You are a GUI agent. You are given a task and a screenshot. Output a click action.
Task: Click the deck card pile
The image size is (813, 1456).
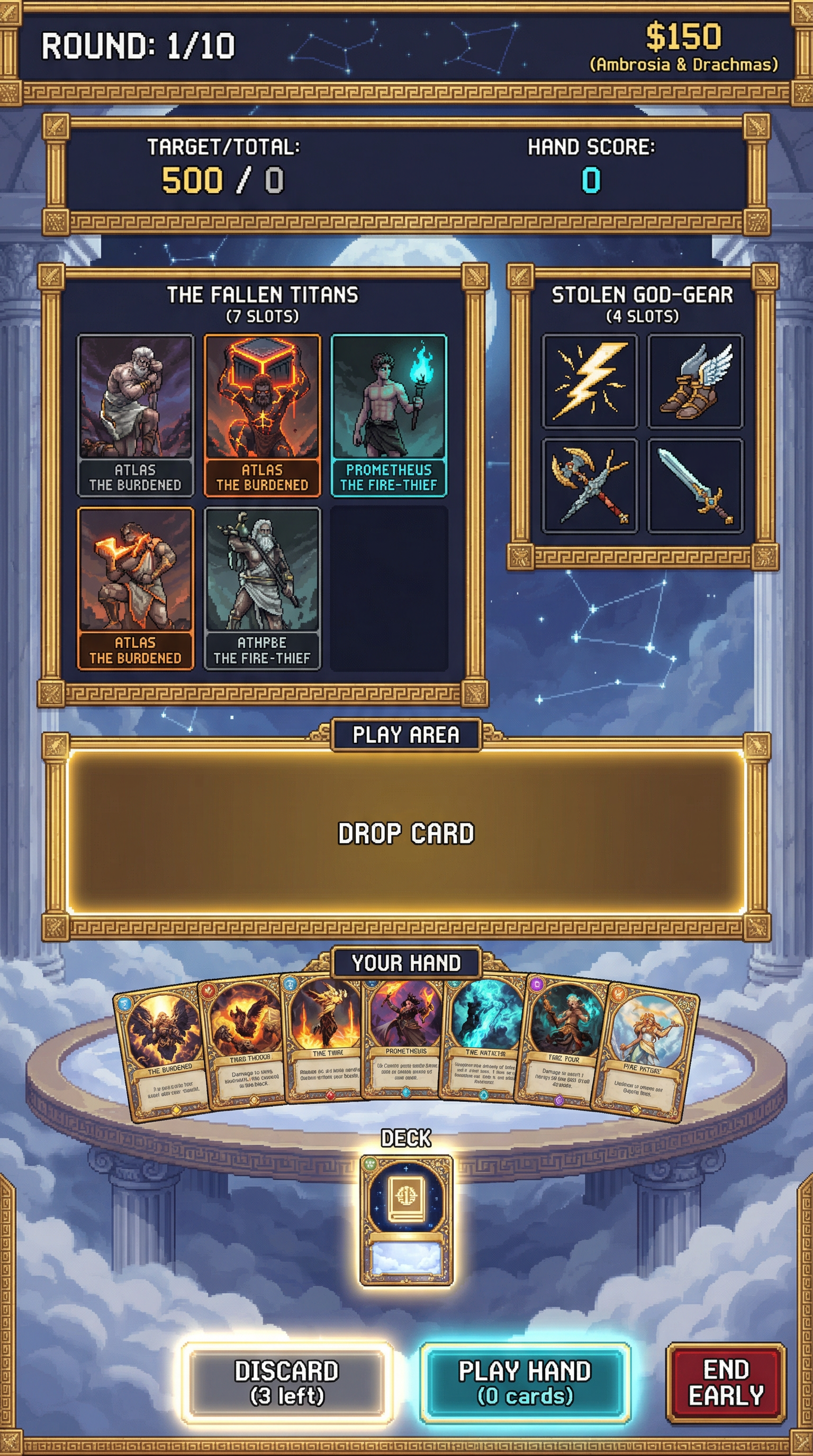406,1220
